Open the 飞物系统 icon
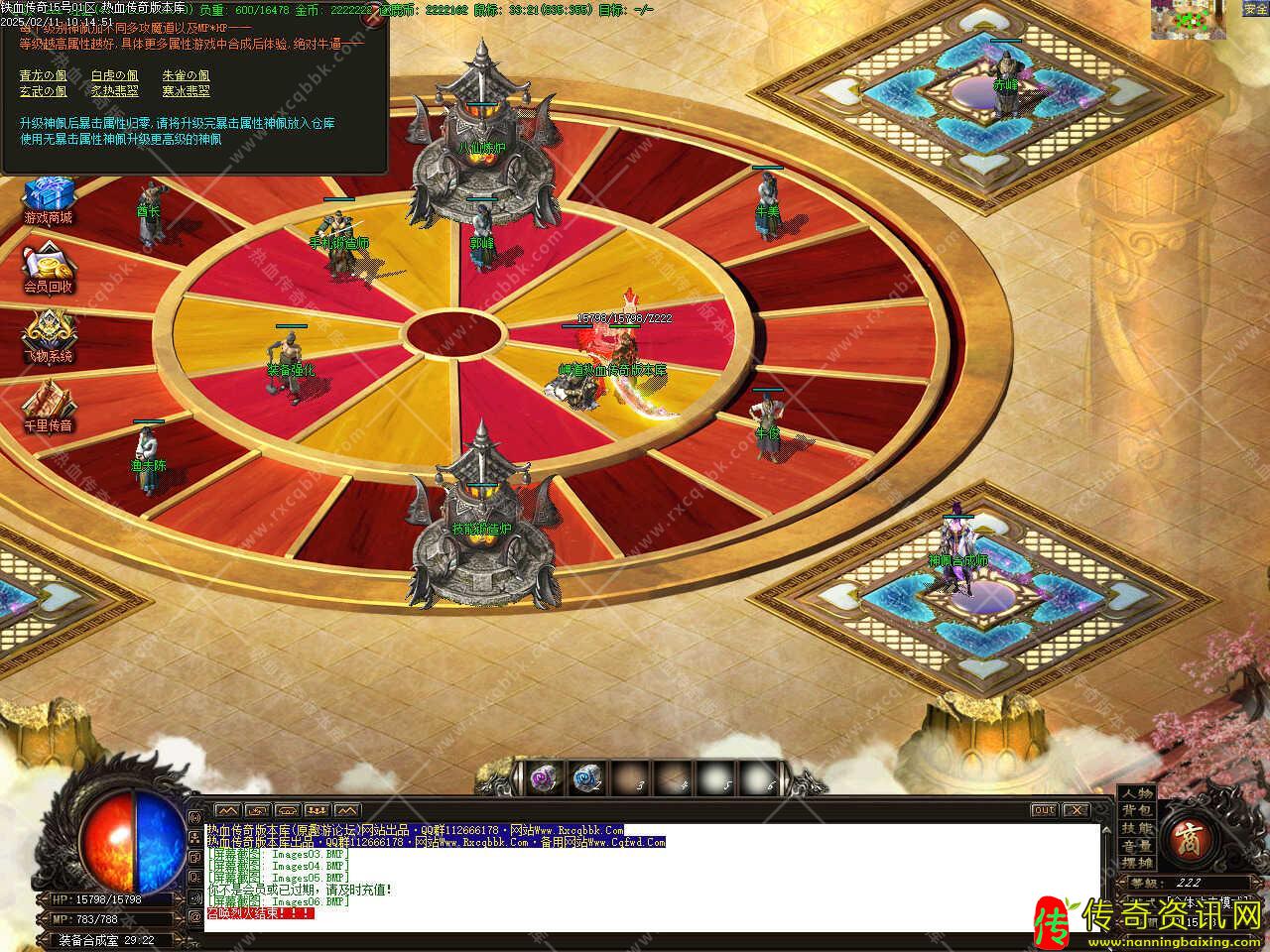Image resolution: width=1270 pixels, height=952 pixels. [x=48, y=339]
